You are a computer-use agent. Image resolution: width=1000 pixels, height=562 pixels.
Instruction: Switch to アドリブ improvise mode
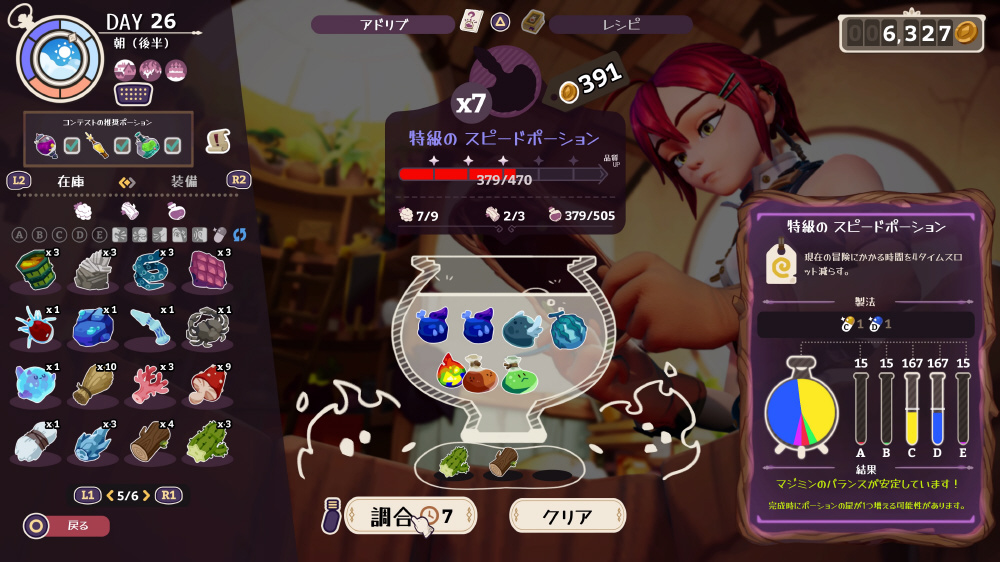tap(383, 24)
